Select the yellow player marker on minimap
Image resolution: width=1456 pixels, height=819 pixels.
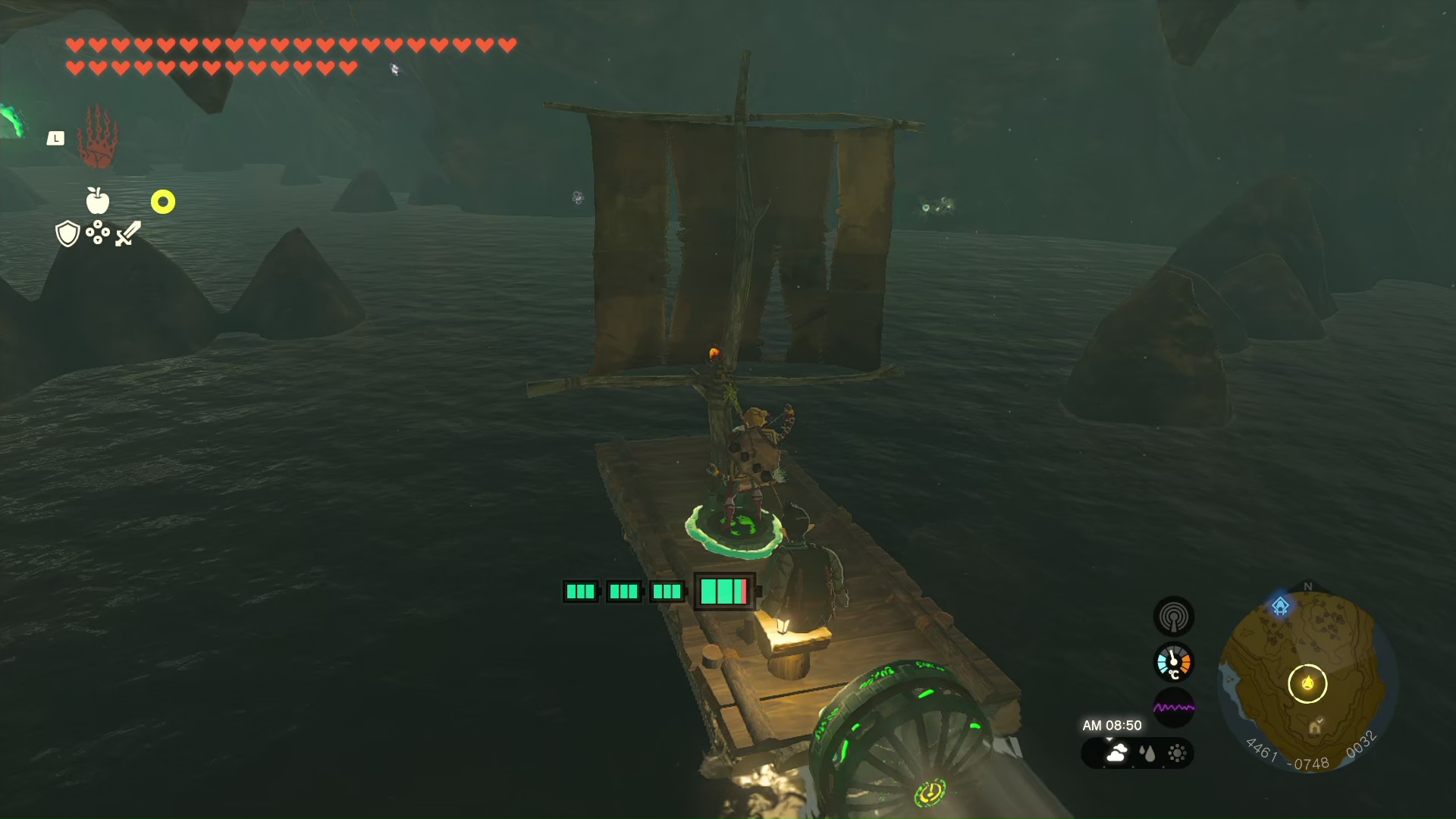tap(1307, 683)
